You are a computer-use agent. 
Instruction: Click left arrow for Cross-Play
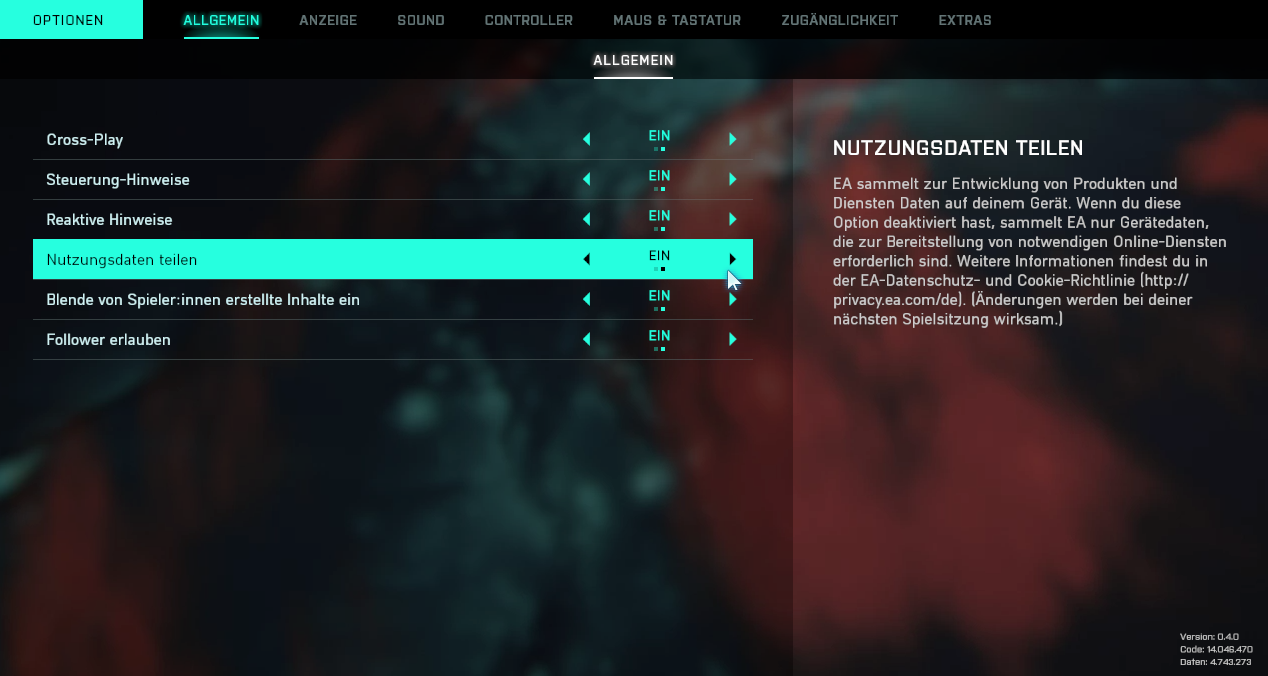586,139
